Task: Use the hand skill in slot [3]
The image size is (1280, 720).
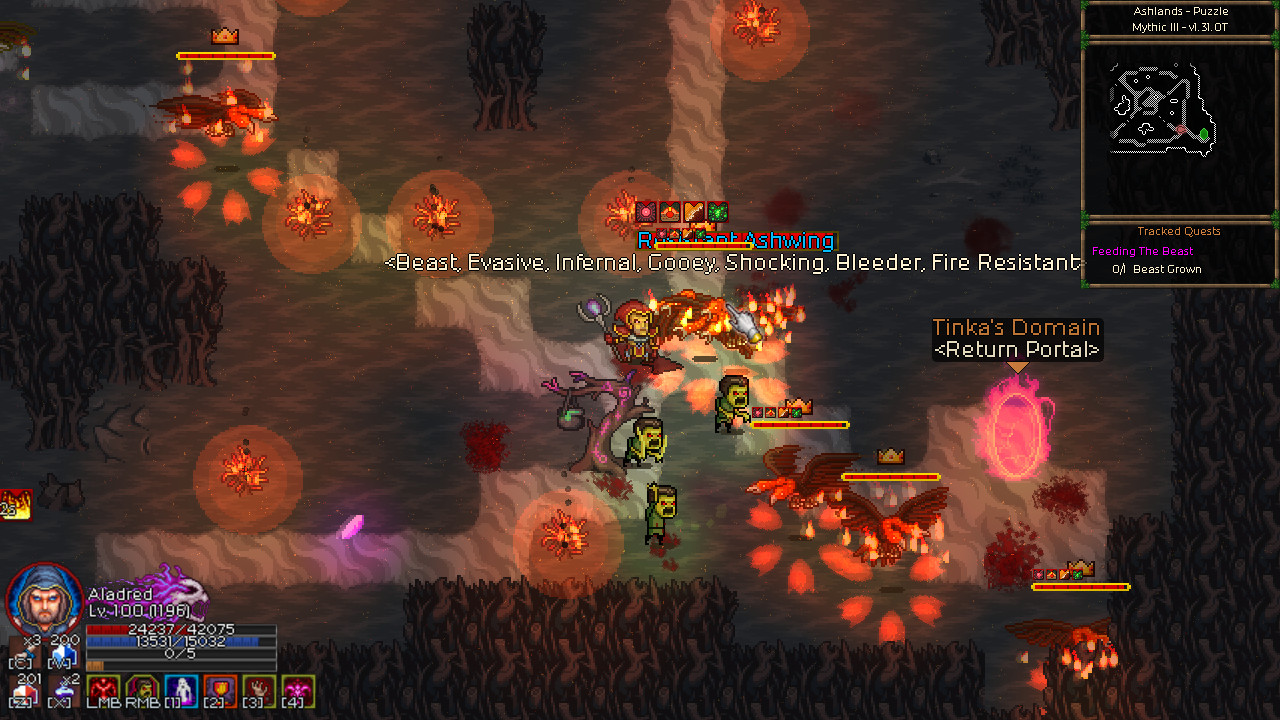Action: 257,688
